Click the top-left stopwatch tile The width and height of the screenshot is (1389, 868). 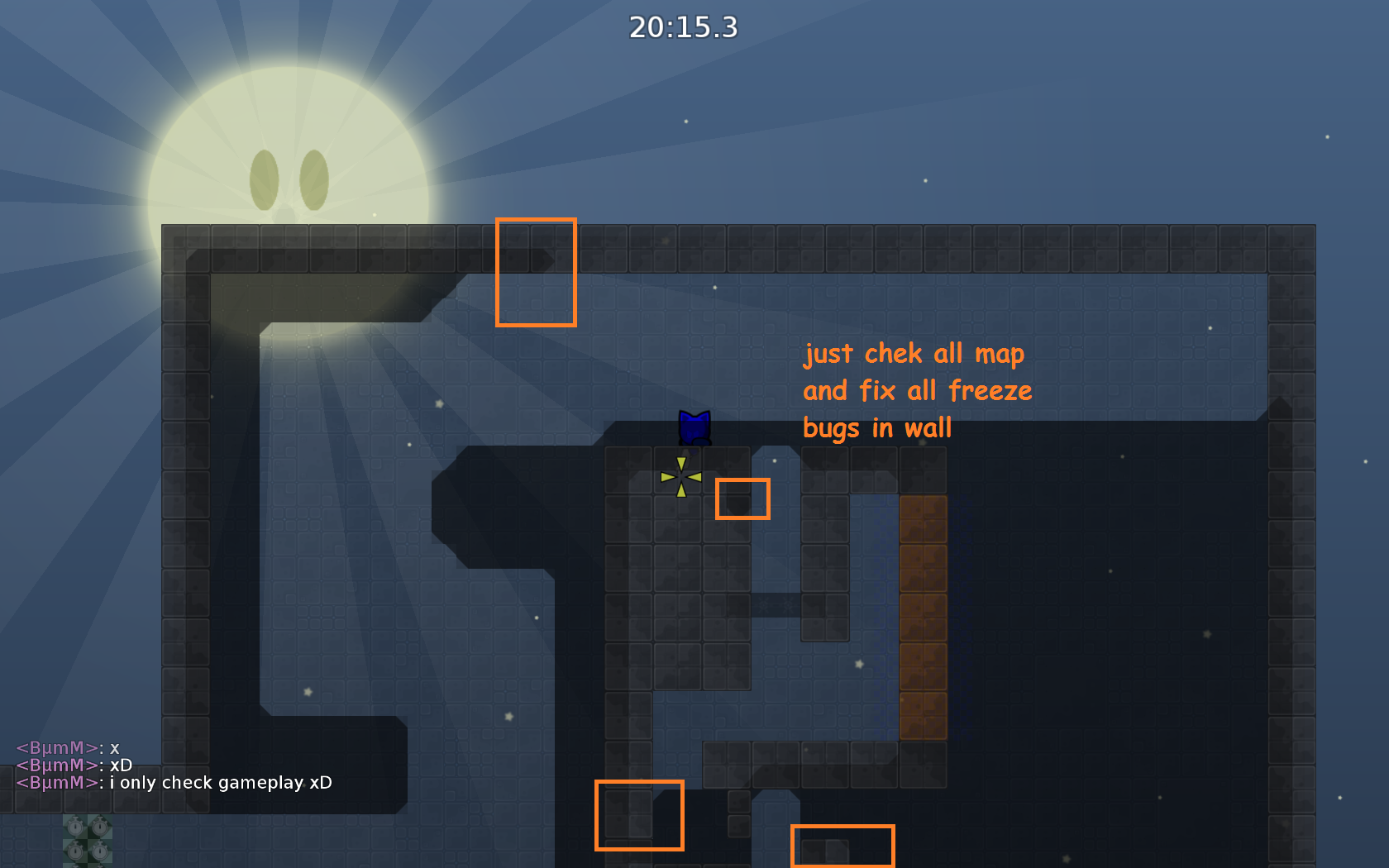[75, 827]
